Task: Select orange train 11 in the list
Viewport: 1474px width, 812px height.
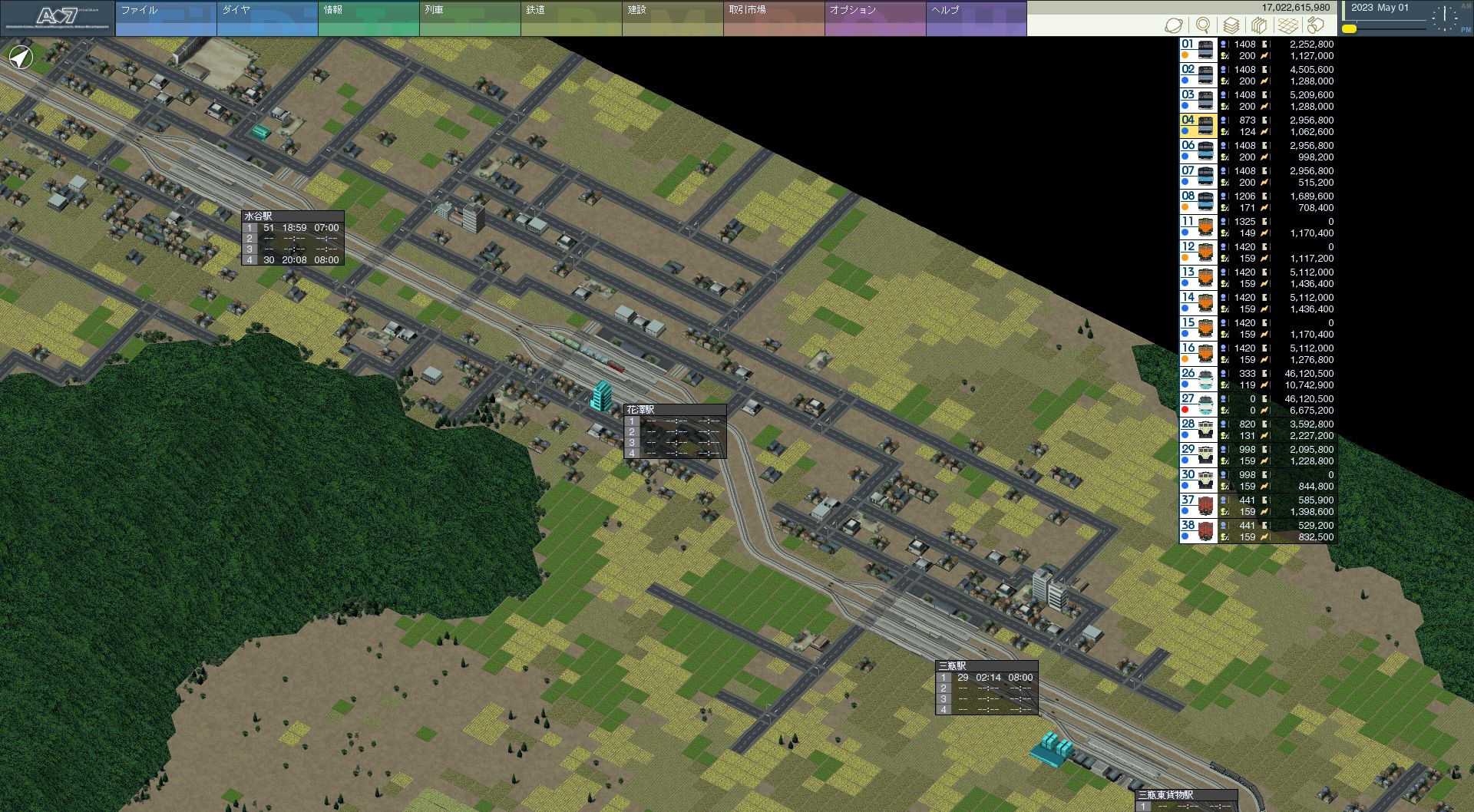Action: click(x=1198, y=227)
